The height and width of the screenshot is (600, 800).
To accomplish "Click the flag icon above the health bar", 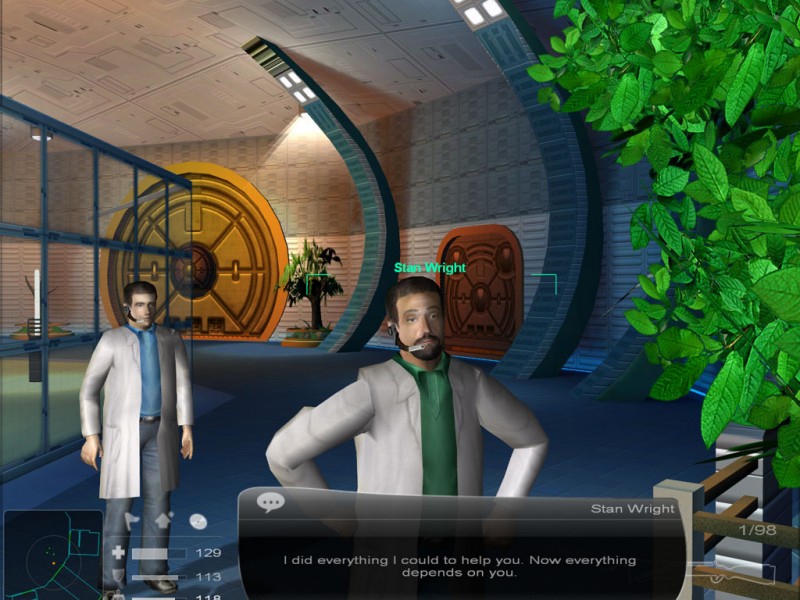I will point(133,520).
